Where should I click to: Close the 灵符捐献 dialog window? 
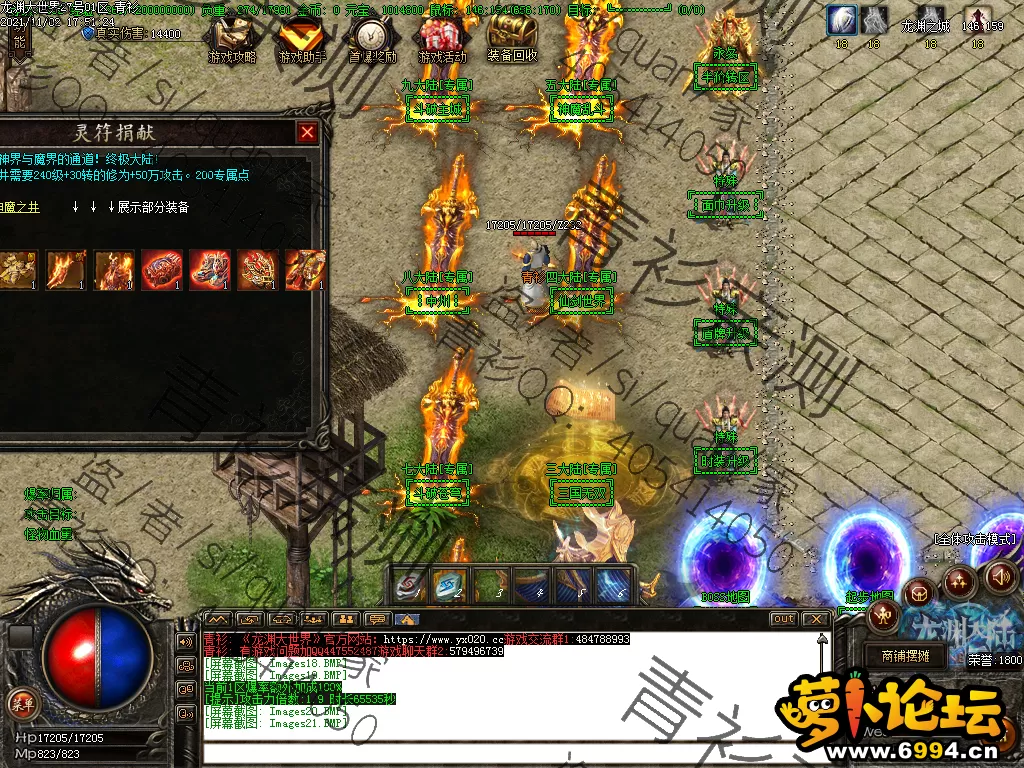tap(307, 132)
